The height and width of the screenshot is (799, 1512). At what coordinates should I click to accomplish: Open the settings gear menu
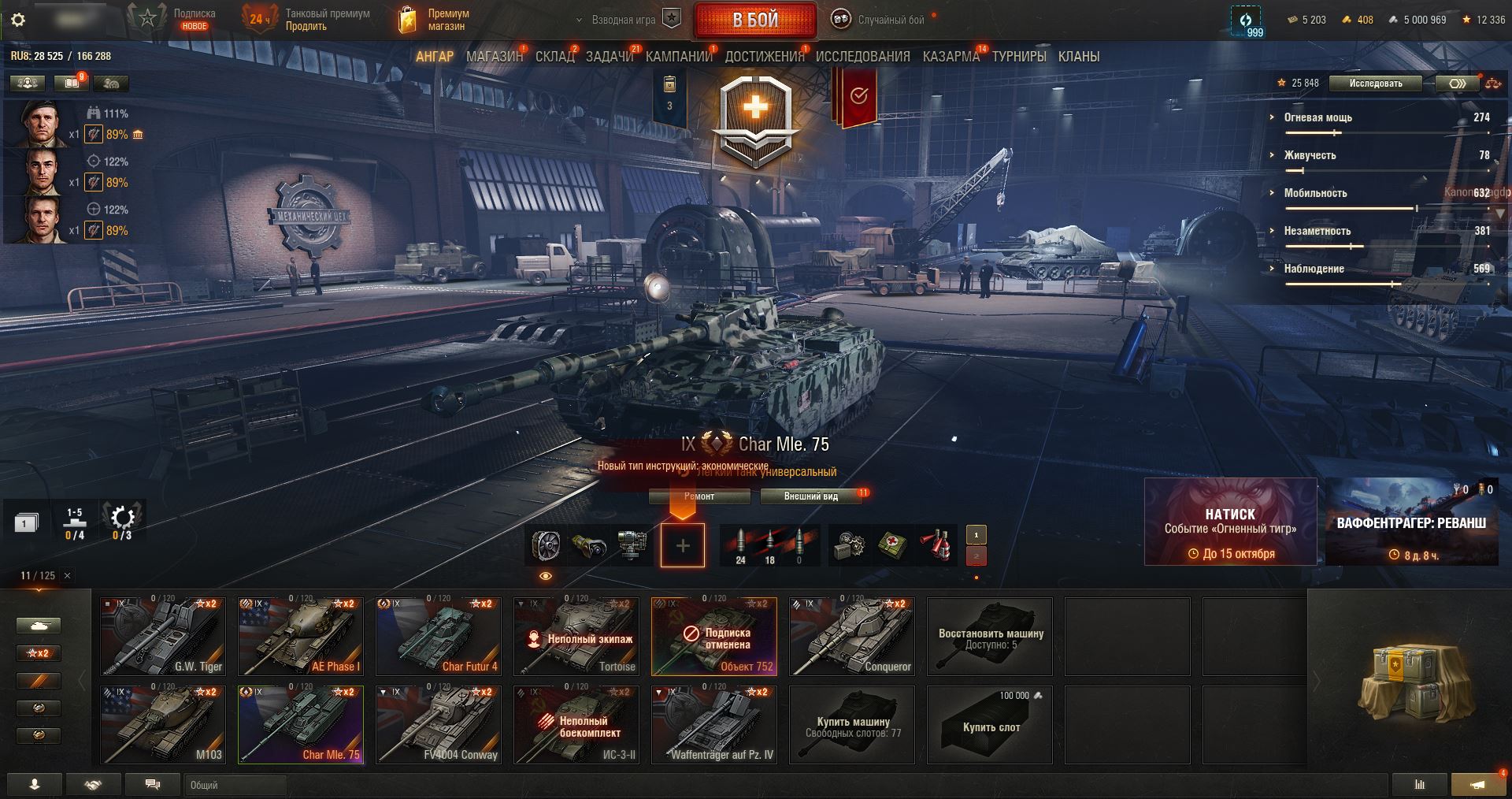[x=18, y=20]
